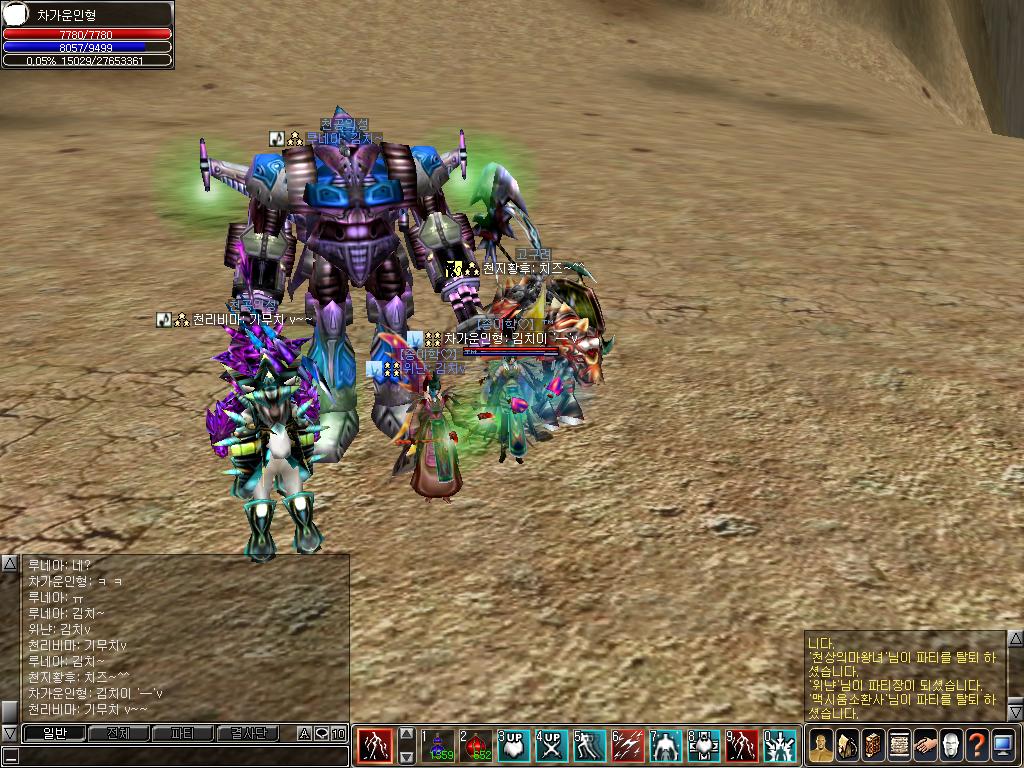The height and width of the screenshot is (768, 1024).
Task: Click the speech bubble chat button
Action: (x=321, y=734)
